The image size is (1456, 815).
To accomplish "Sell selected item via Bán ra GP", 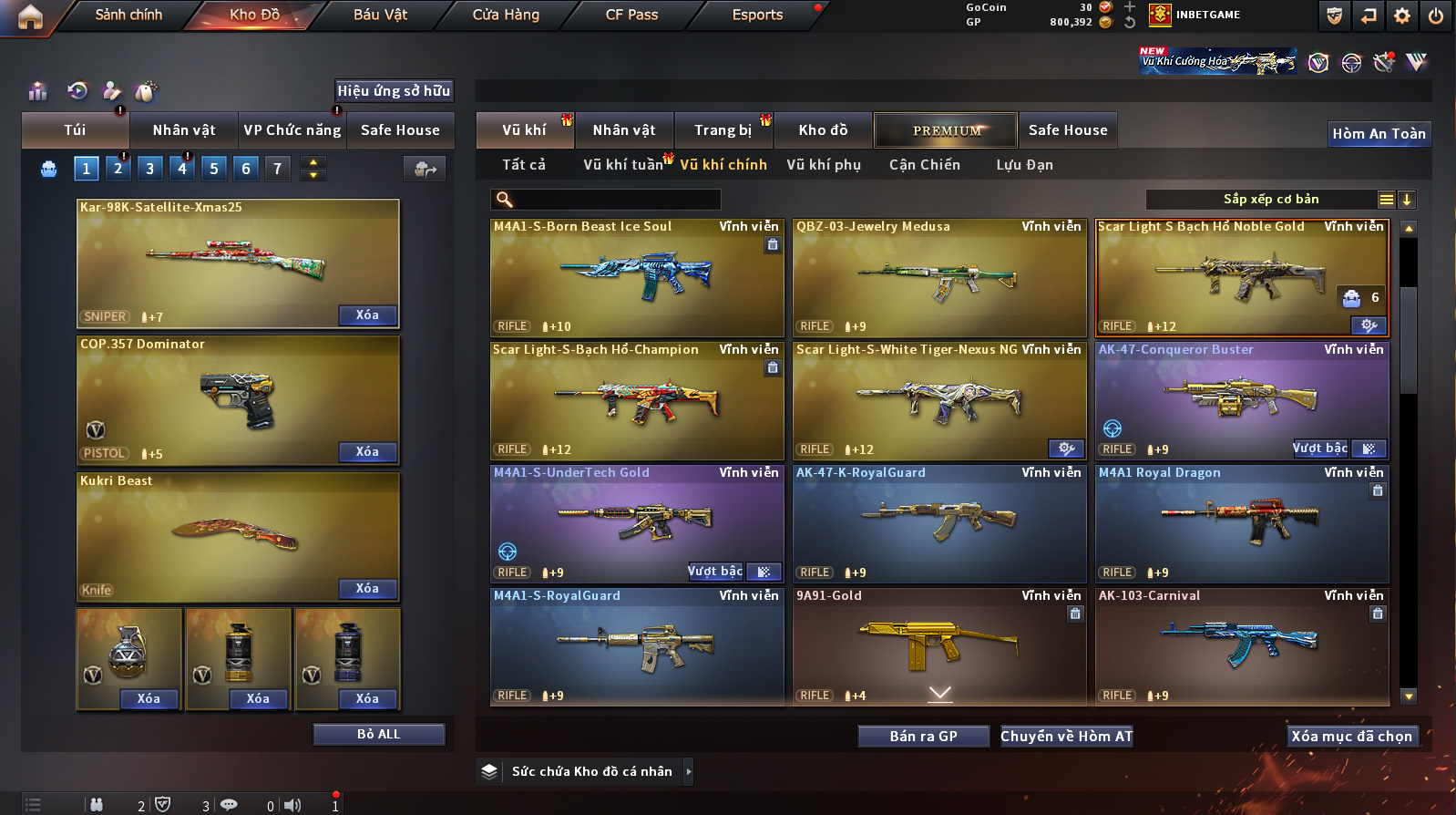I will (923, 737).
